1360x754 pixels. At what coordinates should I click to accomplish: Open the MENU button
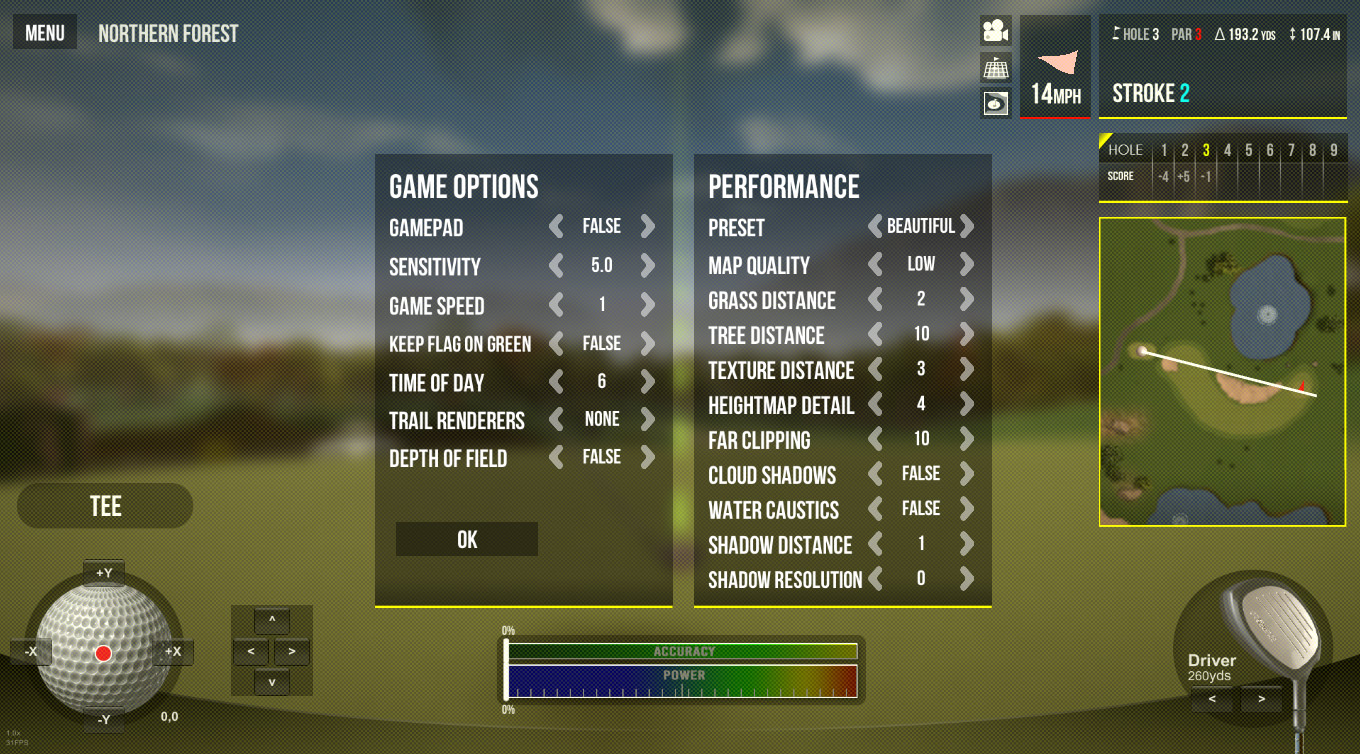click(x=45, y=33)
